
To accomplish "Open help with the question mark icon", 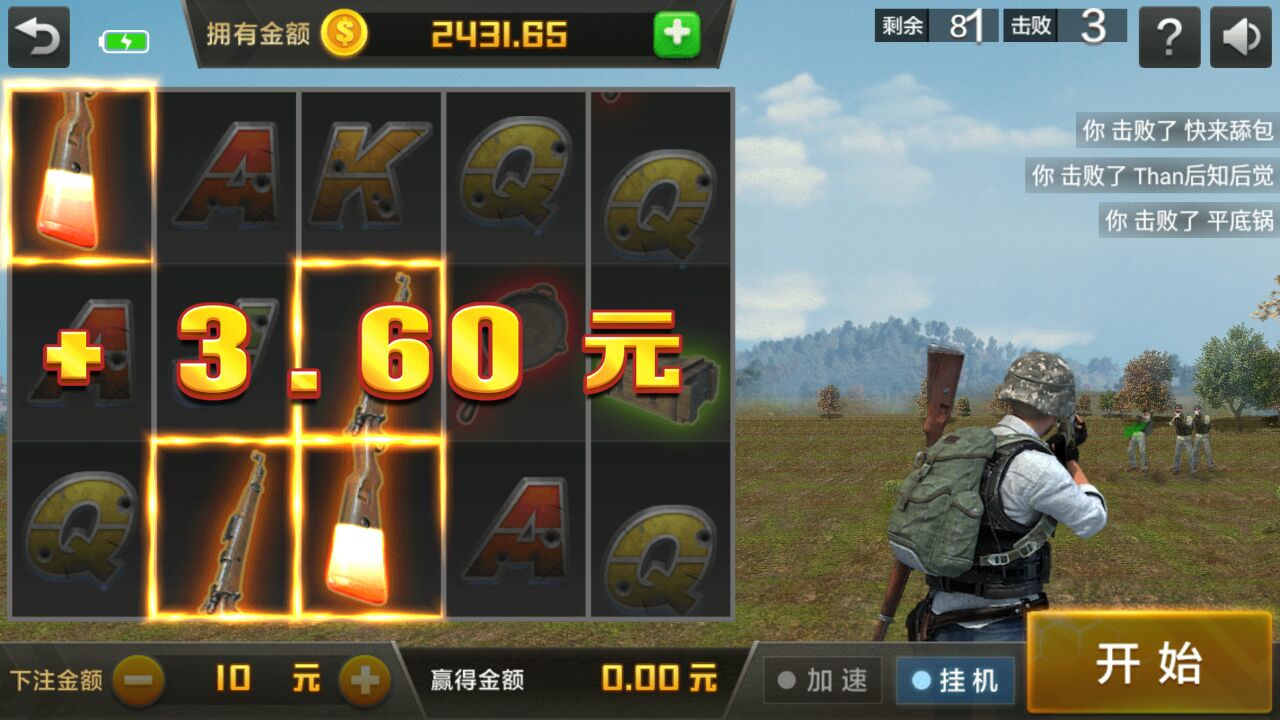I will pos(1170,37).
